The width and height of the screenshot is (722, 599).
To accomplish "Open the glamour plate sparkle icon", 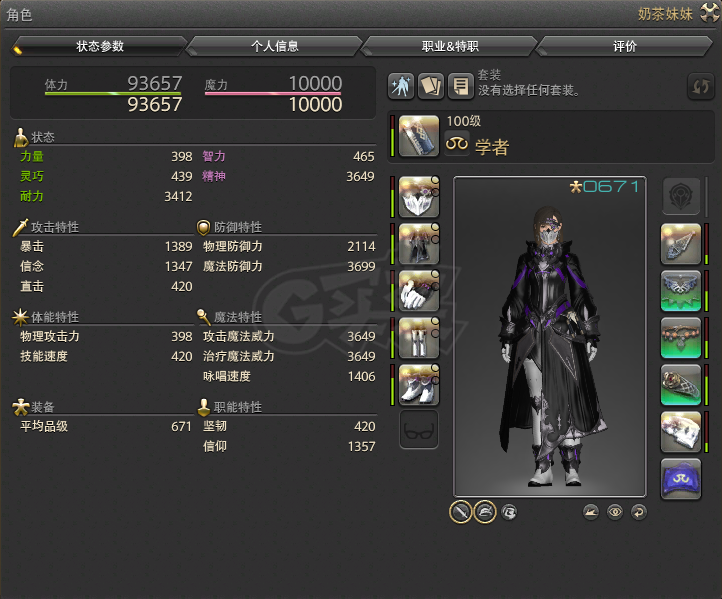I will click(x=401, y=86).
